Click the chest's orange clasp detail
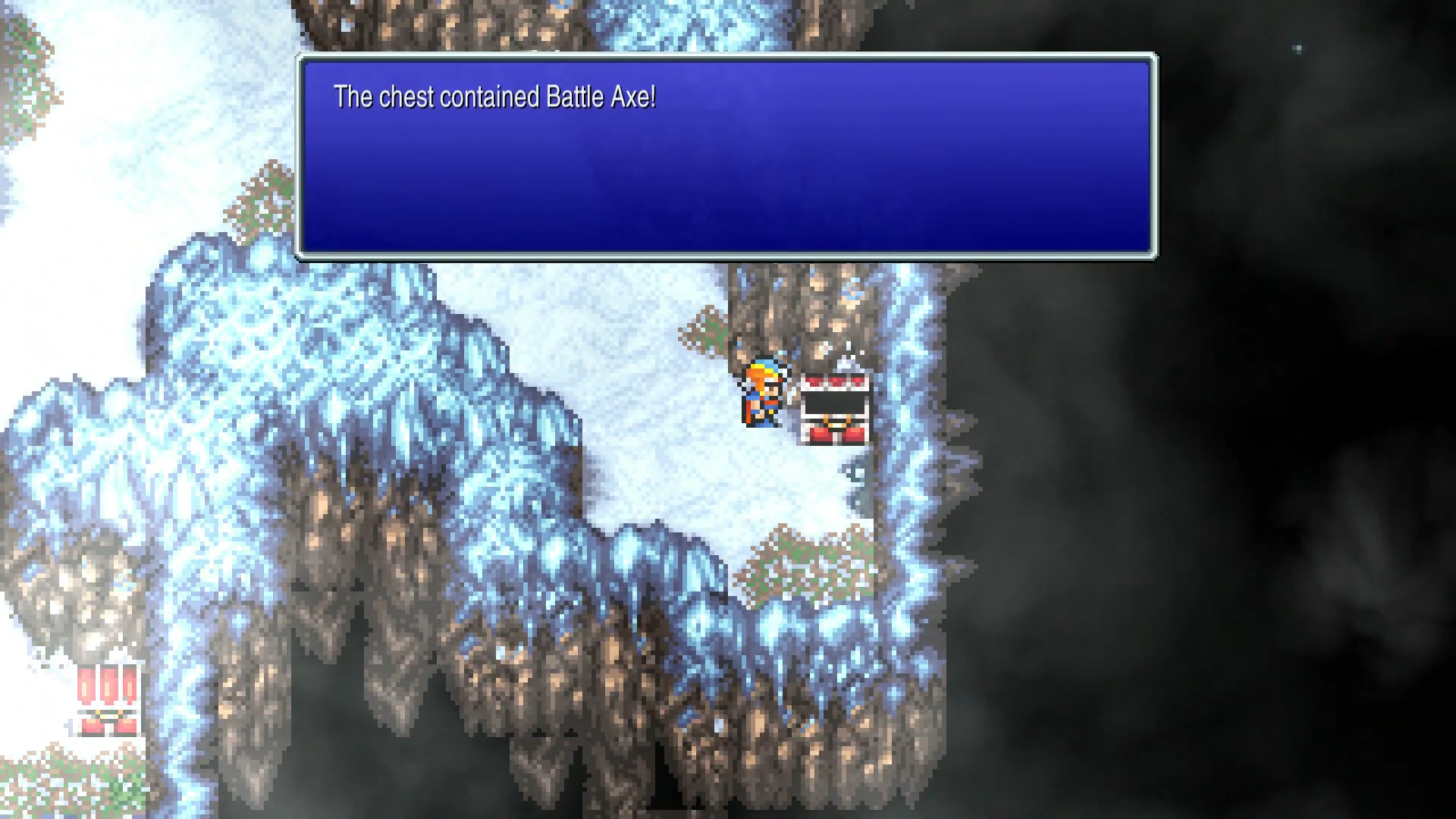This screenshot has width=1456, height=819. pos(836,423)
